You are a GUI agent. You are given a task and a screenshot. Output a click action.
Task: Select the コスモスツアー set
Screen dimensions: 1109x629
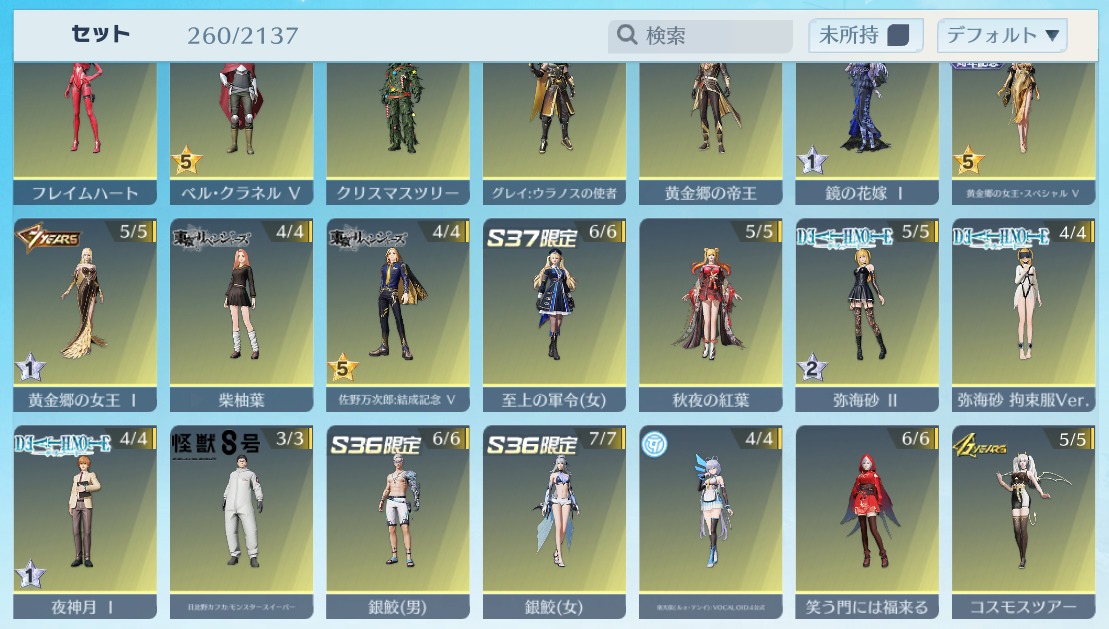pos(1023,520)
